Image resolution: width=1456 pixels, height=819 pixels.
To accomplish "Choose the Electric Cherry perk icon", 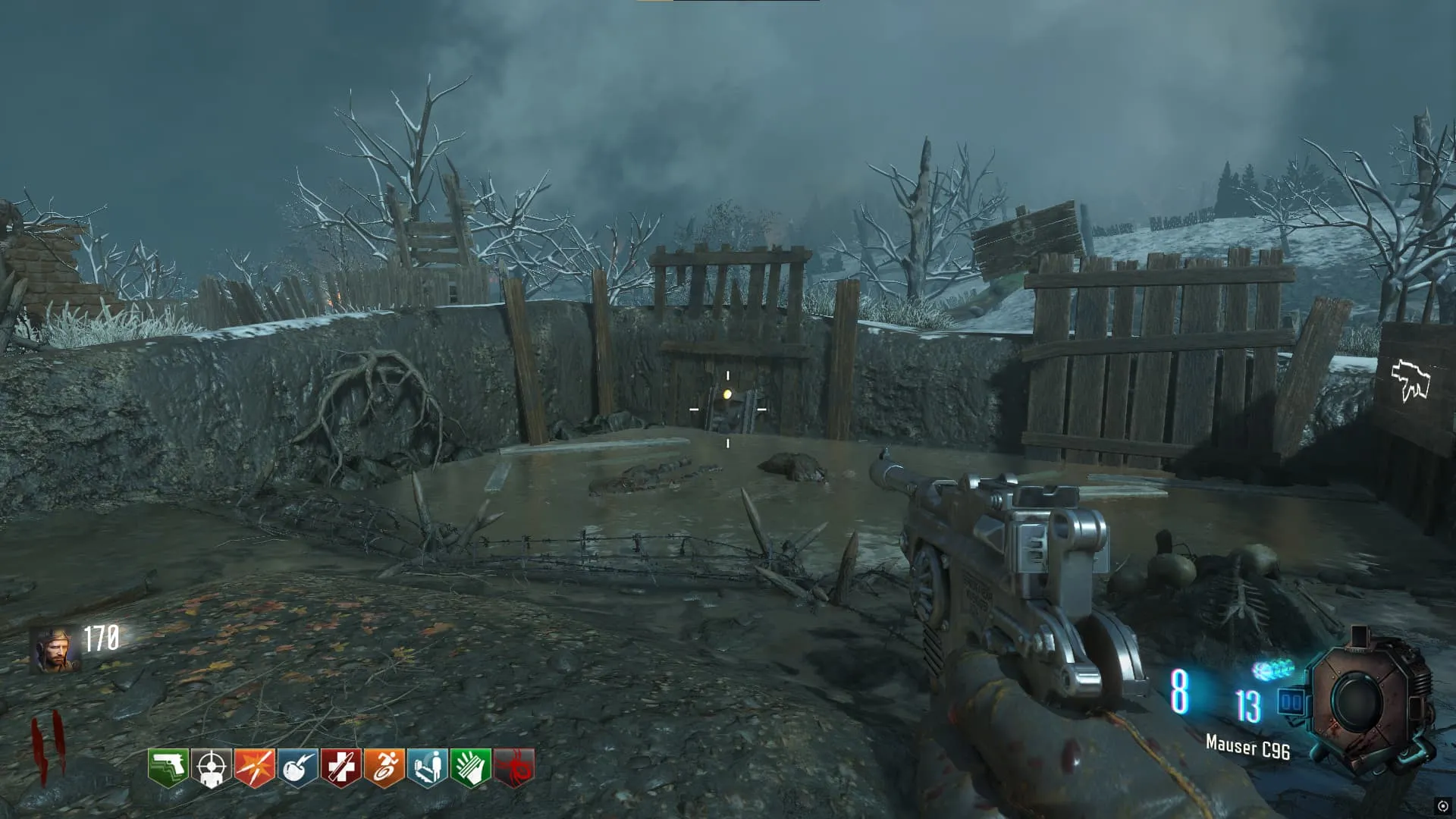I will (x=297, y=768).
